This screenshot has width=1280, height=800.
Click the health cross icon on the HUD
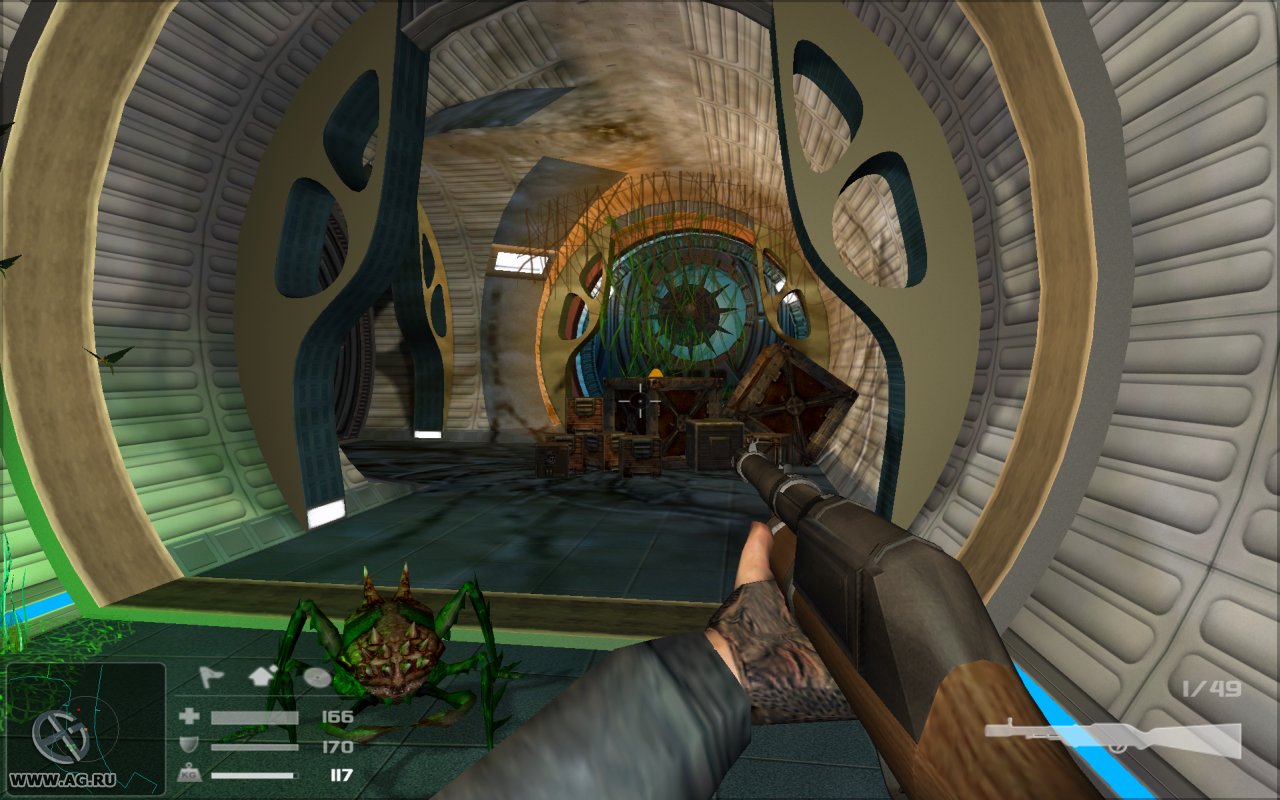click(x=189, y=717)
